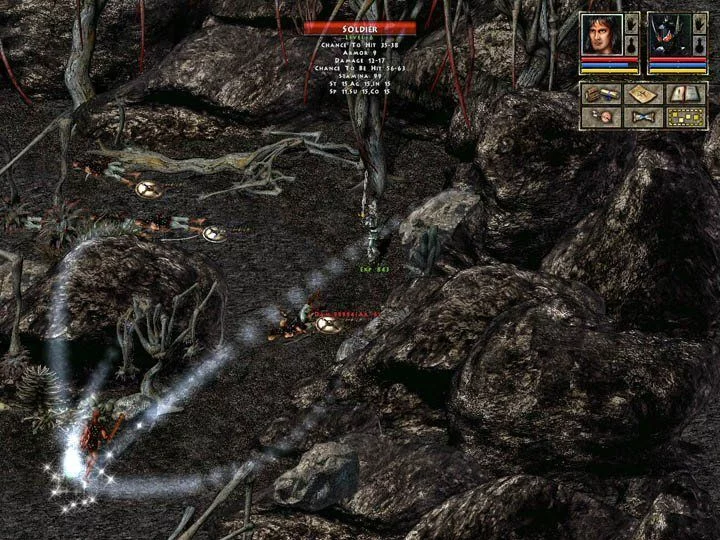Screen dimensions: 720x540
Task: Click the hero's potion flask slot
Action: [x=631, y=46]
